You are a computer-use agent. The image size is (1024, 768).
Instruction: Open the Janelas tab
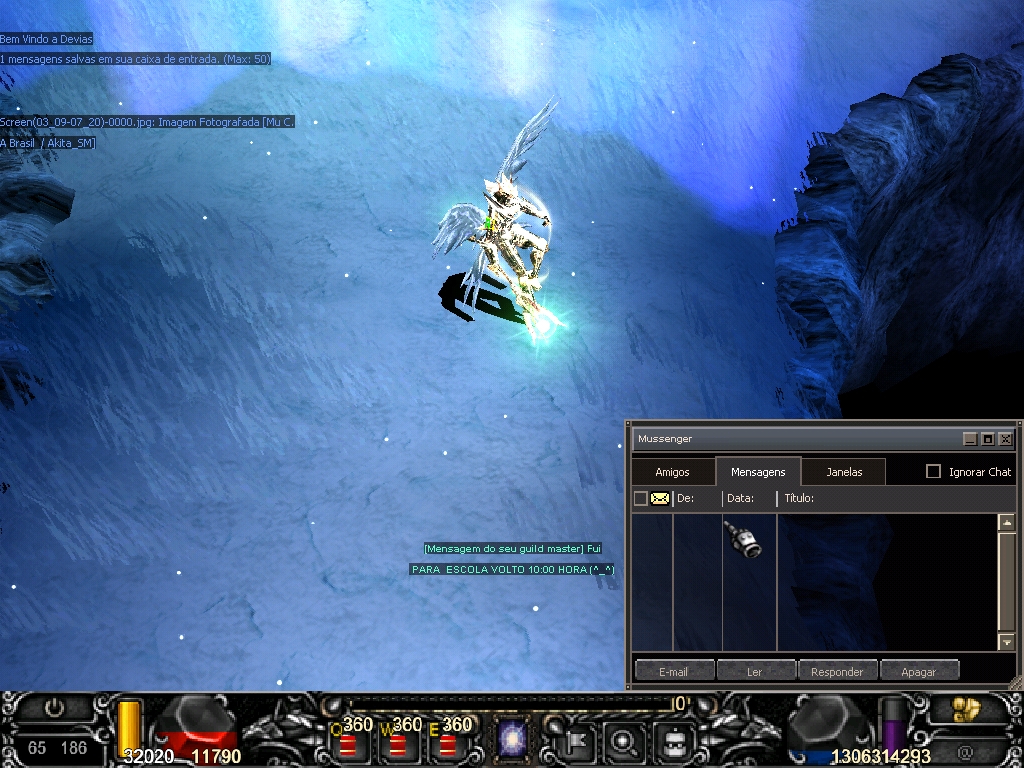point(844,472)
